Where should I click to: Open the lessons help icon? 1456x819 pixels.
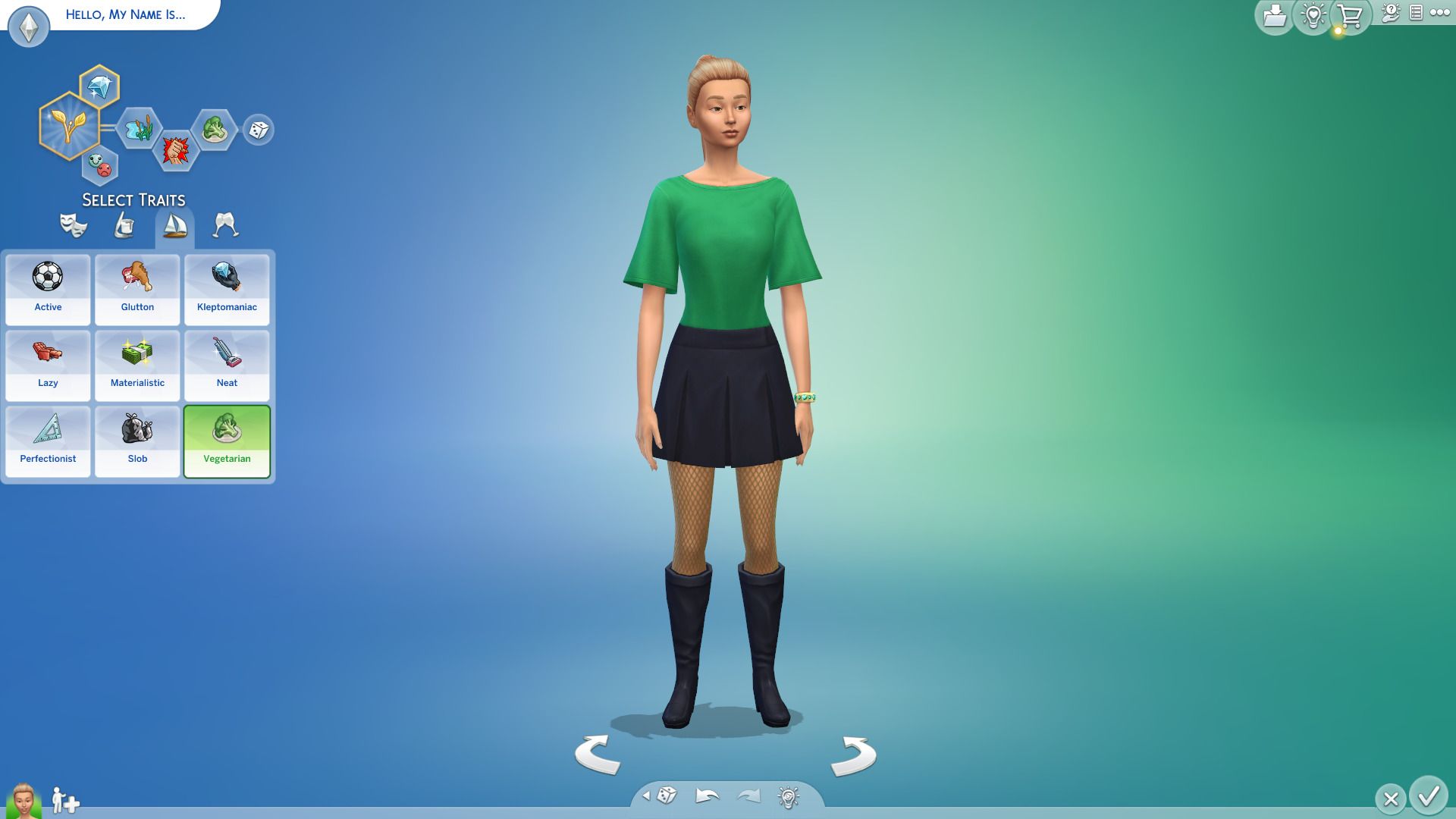pyautogui.click(x=1391, y=12)
